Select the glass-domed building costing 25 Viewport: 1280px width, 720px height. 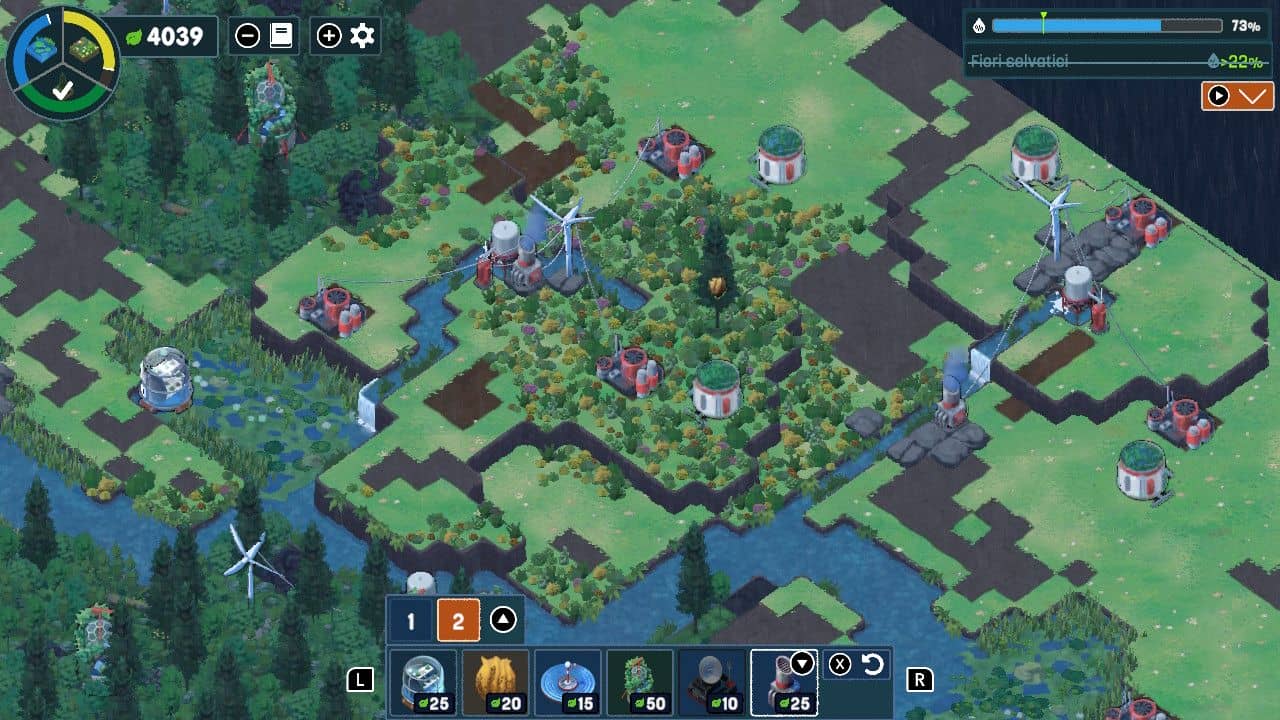[x=423, y=683]
